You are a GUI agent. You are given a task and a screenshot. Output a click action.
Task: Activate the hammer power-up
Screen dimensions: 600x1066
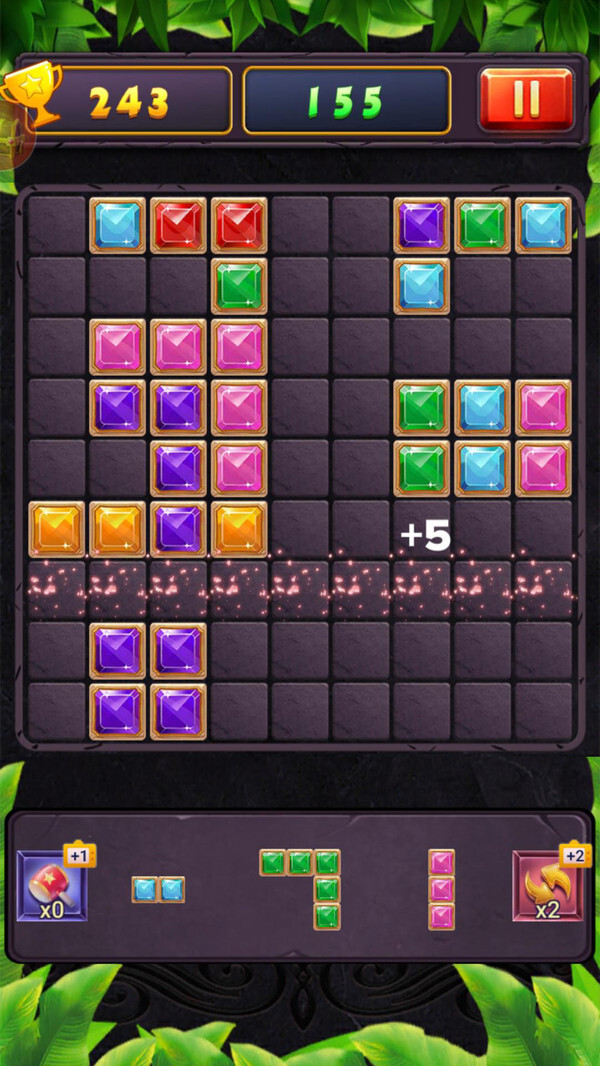point(52,885)
